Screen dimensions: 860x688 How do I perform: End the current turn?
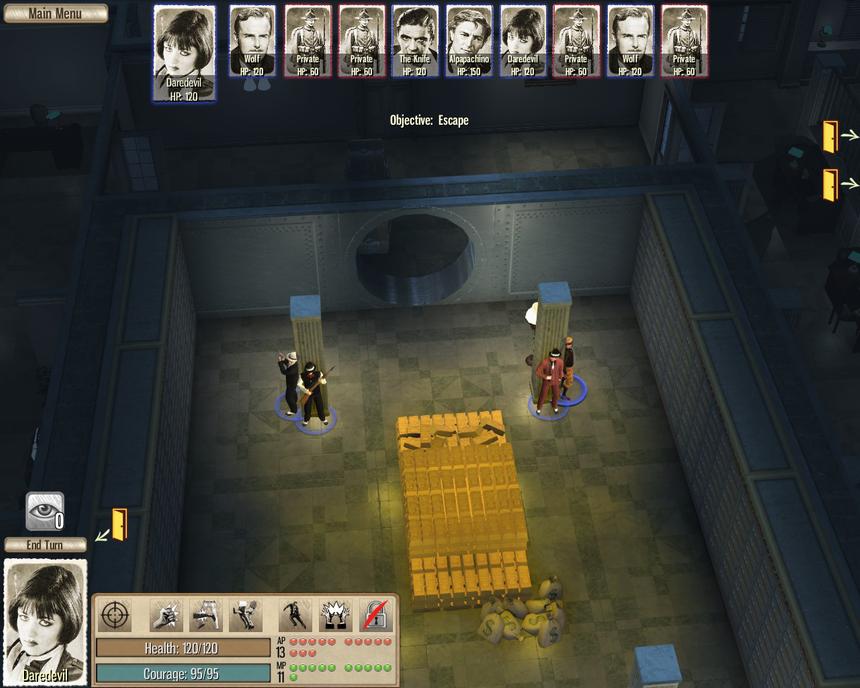coord(45,545)
